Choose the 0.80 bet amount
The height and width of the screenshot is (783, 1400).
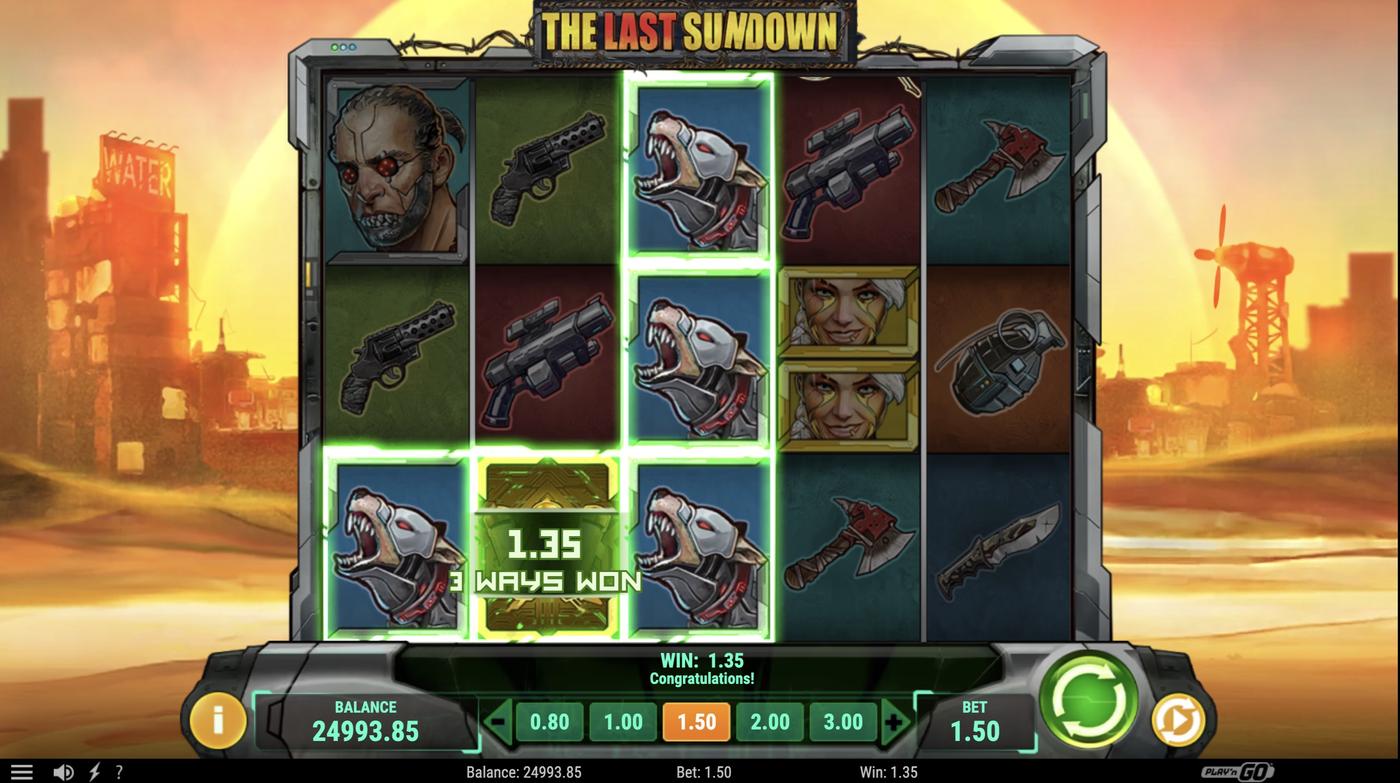pos(548,719)
